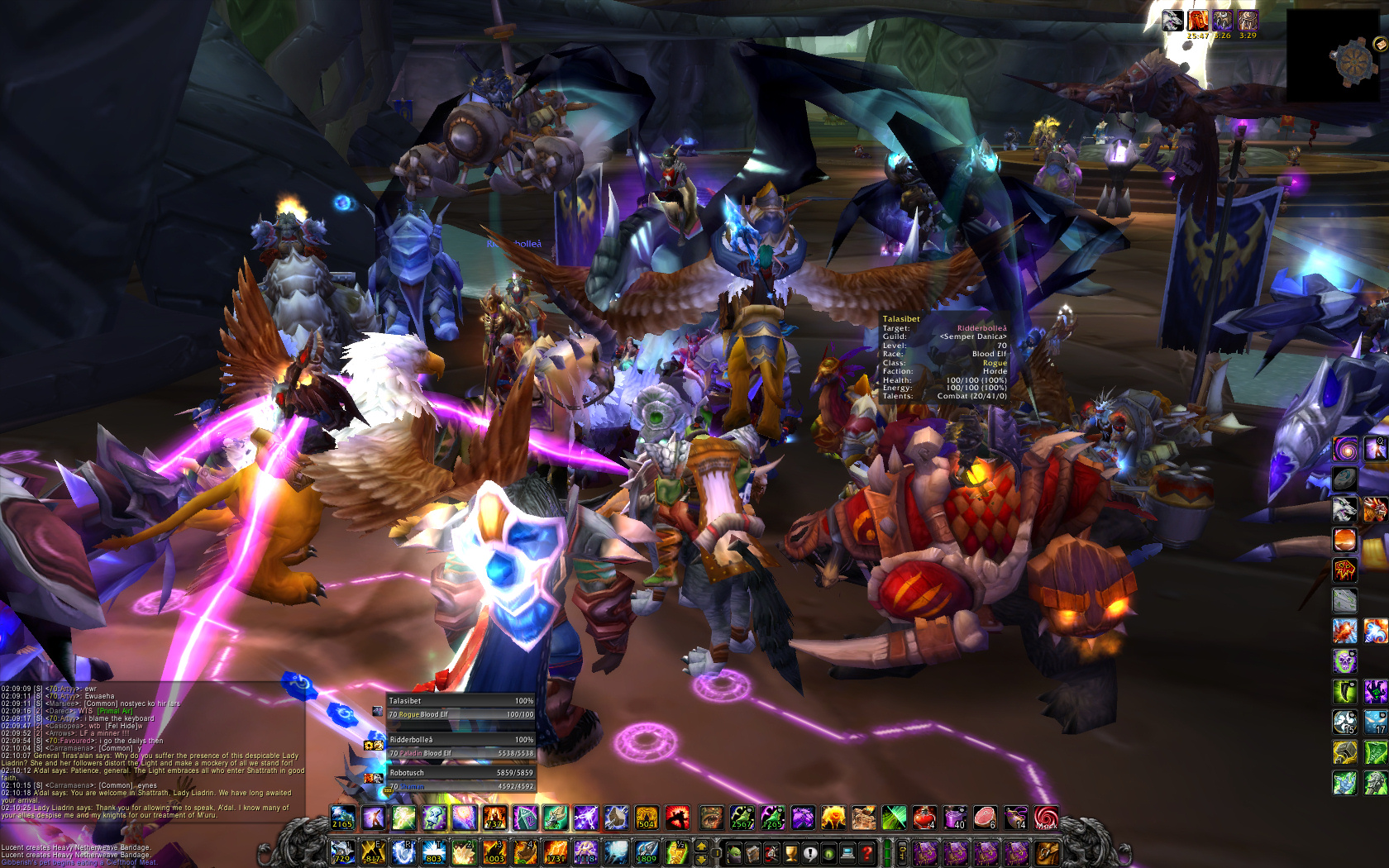Use the red heart potion with 4 charges
The image size is (1389, 868).
[x=924, y=818]
